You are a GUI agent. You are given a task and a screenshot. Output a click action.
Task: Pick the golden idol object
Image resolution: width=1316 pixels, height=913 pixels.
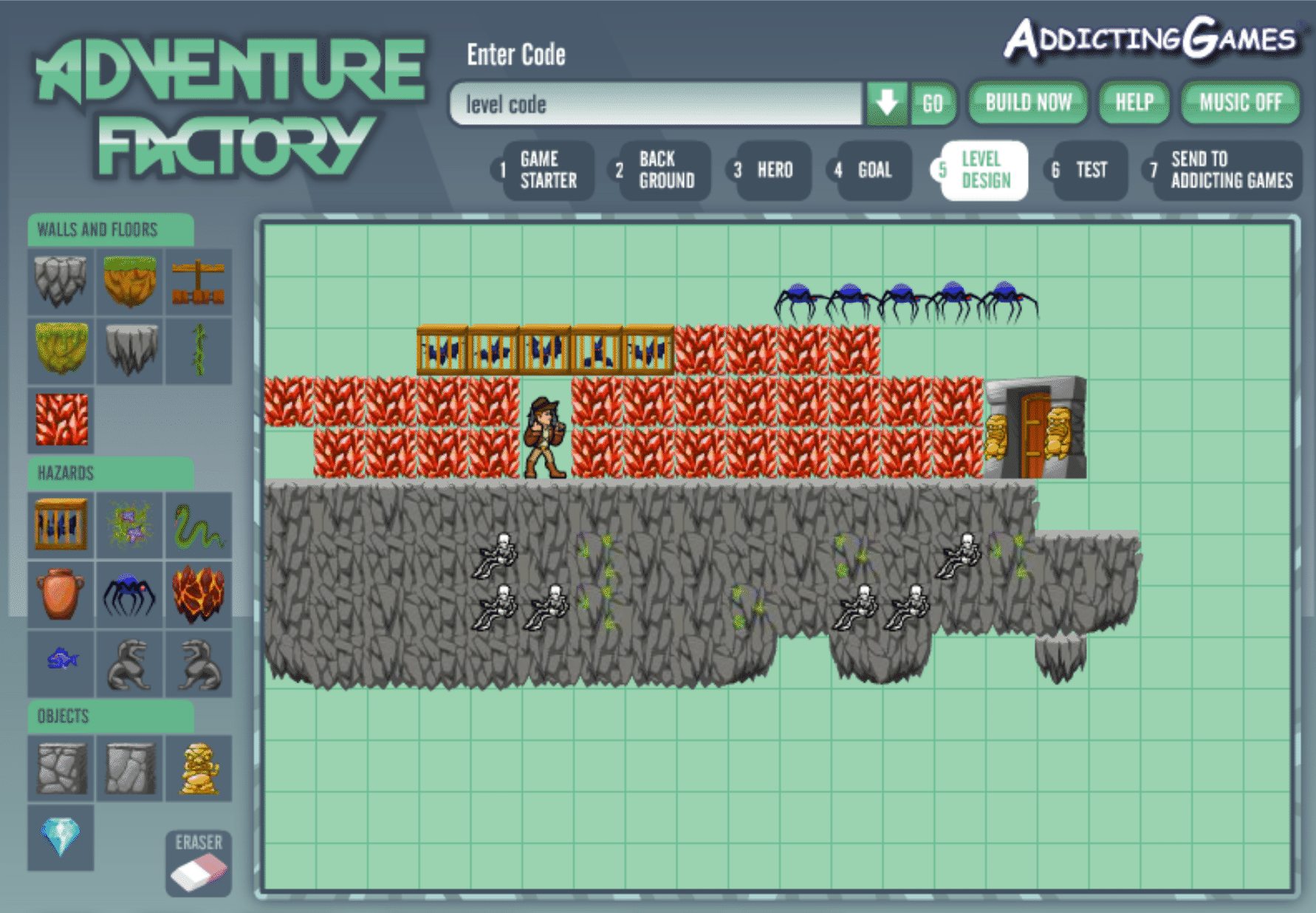(199, 770)
